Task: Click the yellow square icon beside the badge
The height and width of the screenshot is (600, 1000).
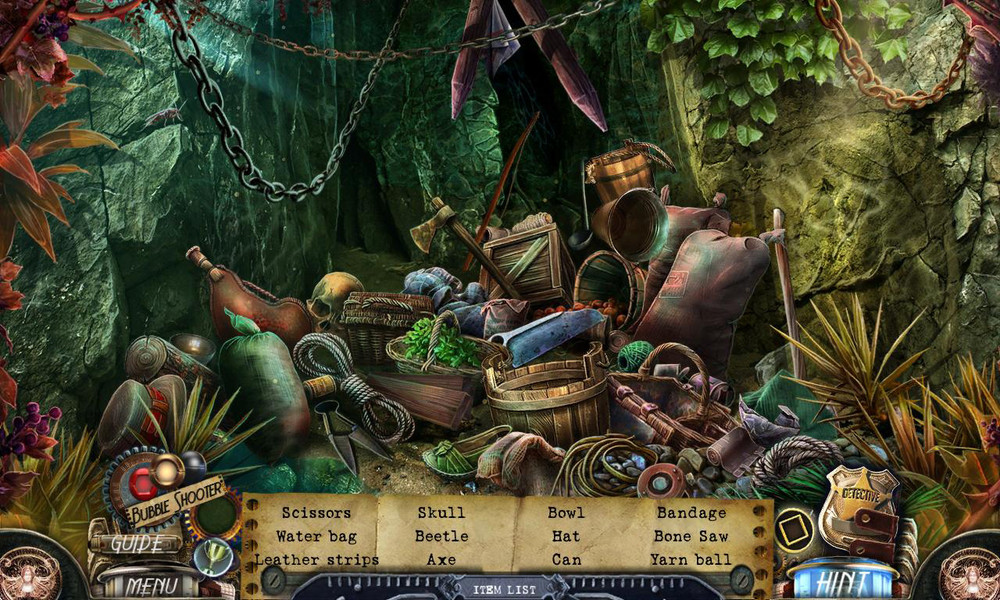Action: 795,525
